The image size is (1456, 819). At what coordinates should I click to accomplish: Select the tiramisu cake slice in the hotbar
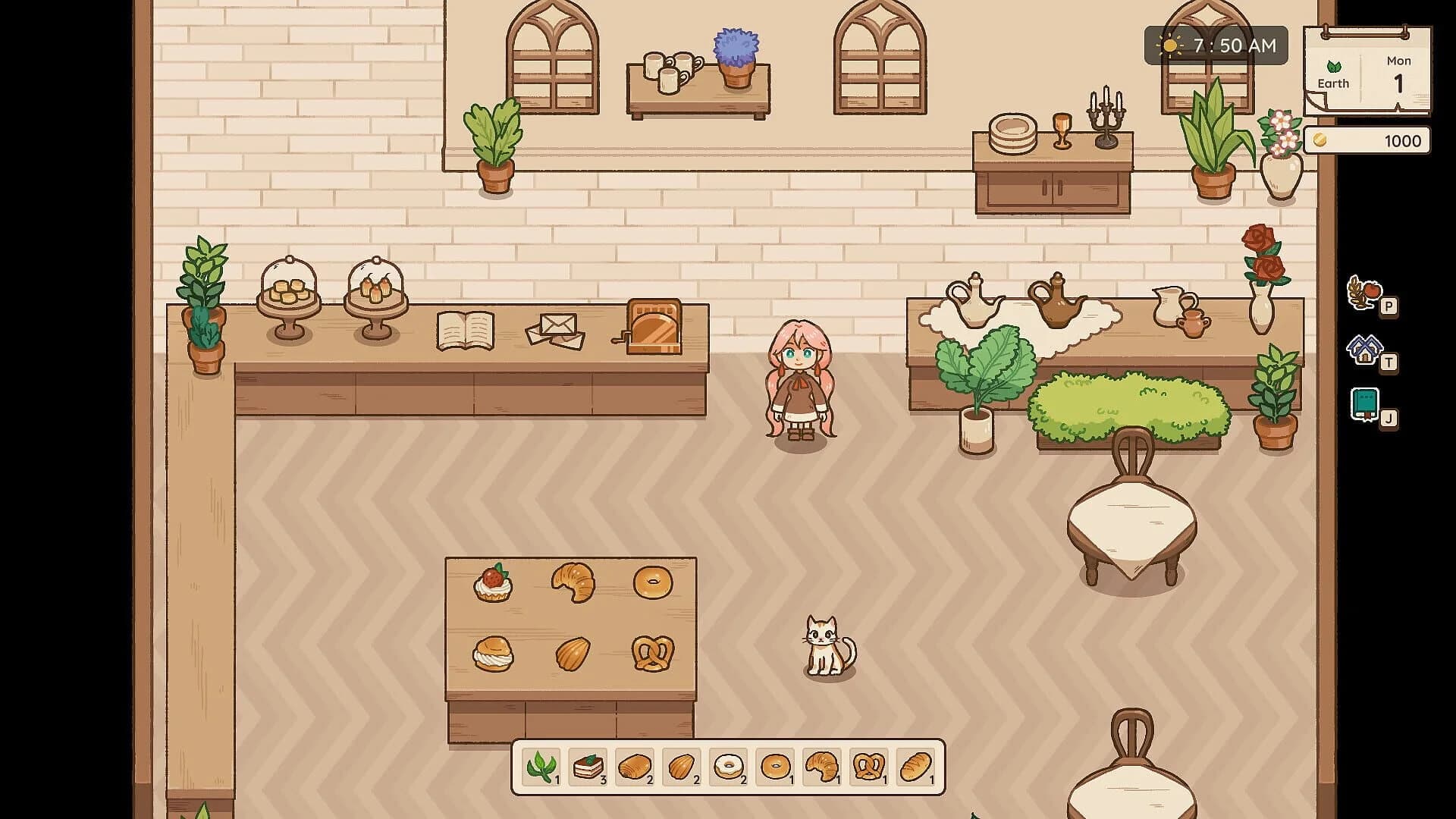click(586, 767)
